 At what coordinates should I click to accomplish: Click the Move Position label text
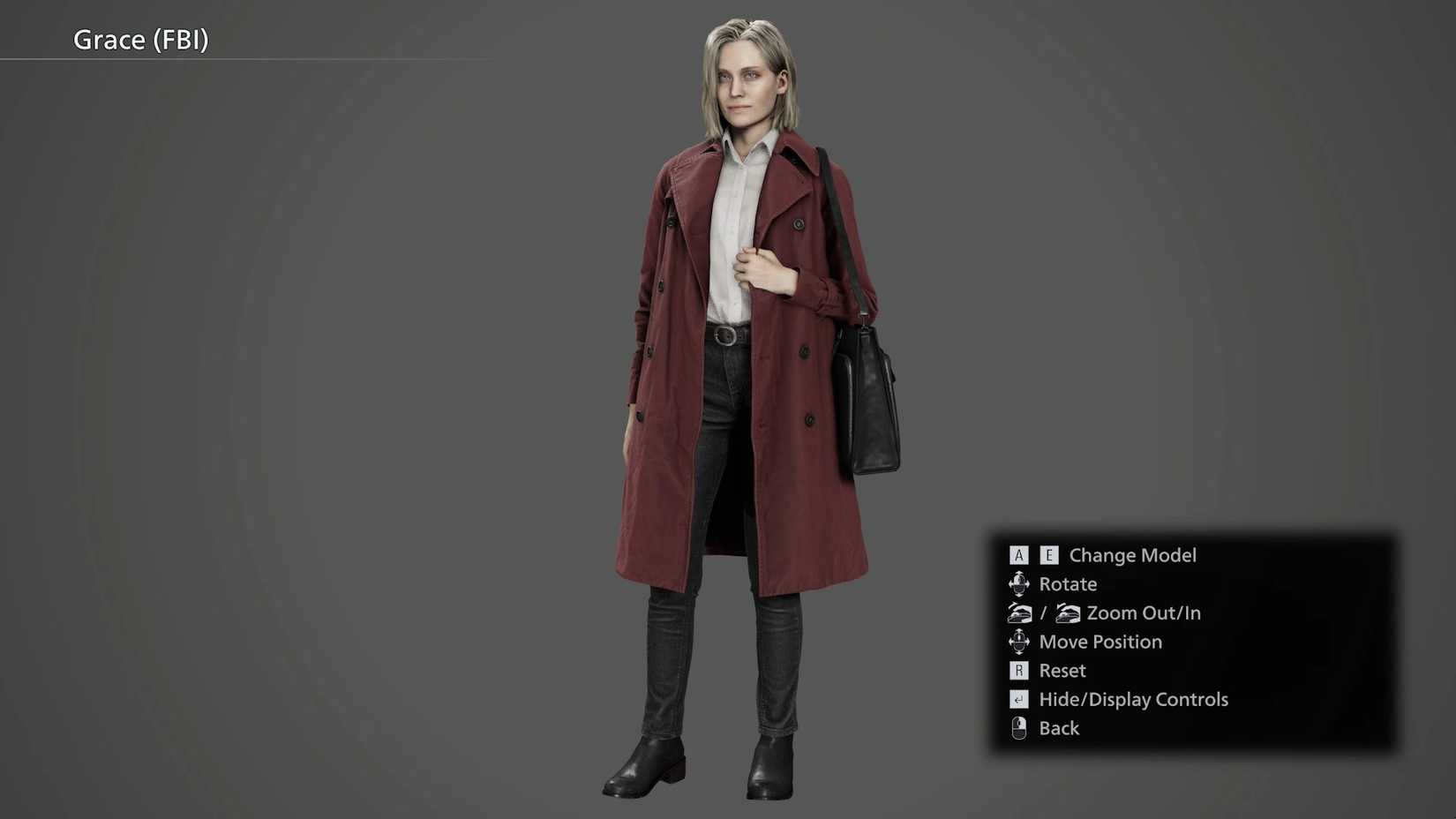pos(1100,642)
